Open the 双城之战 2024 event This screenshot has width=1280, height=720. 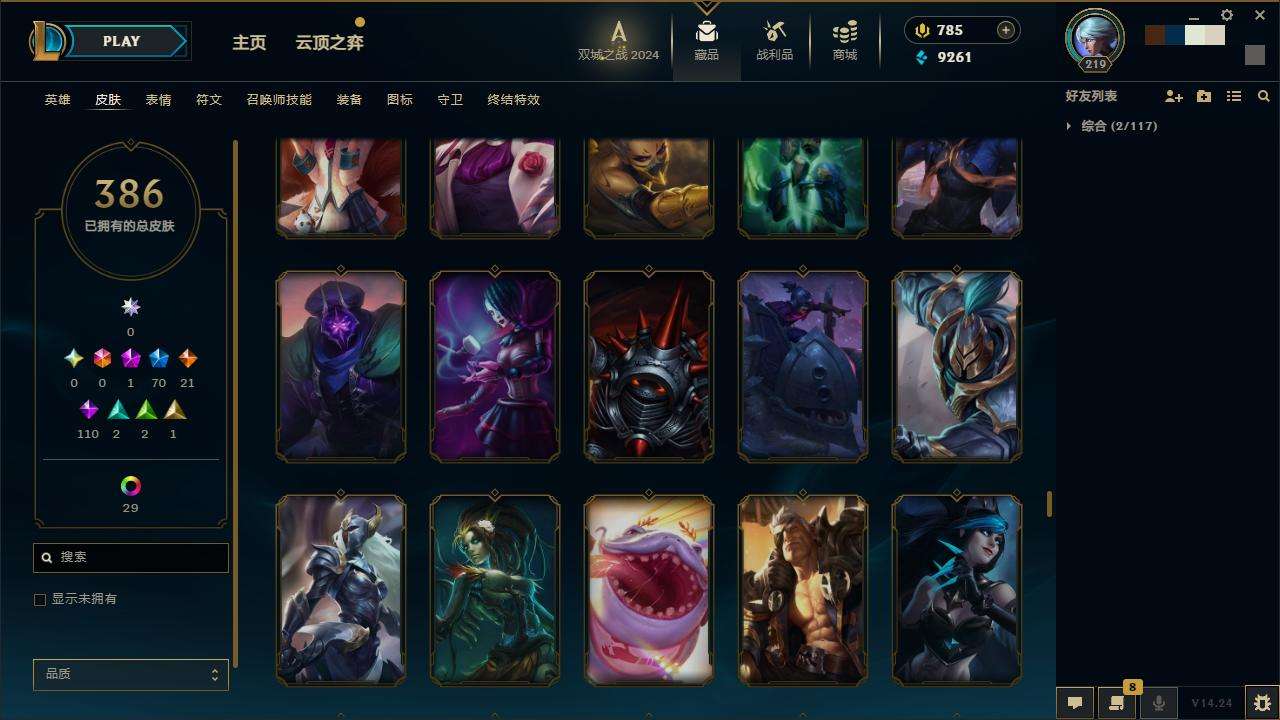tap(618, 41)
